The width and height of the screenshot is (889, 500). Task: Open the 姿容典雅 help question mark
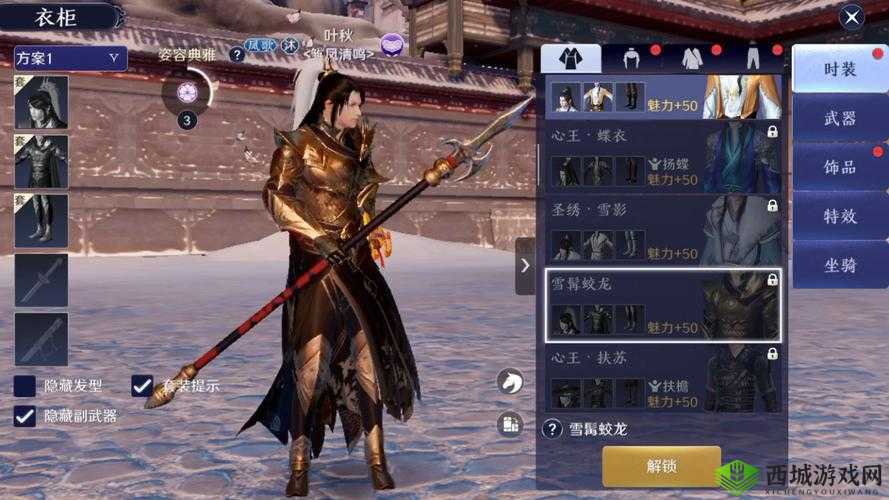(237, 55)
